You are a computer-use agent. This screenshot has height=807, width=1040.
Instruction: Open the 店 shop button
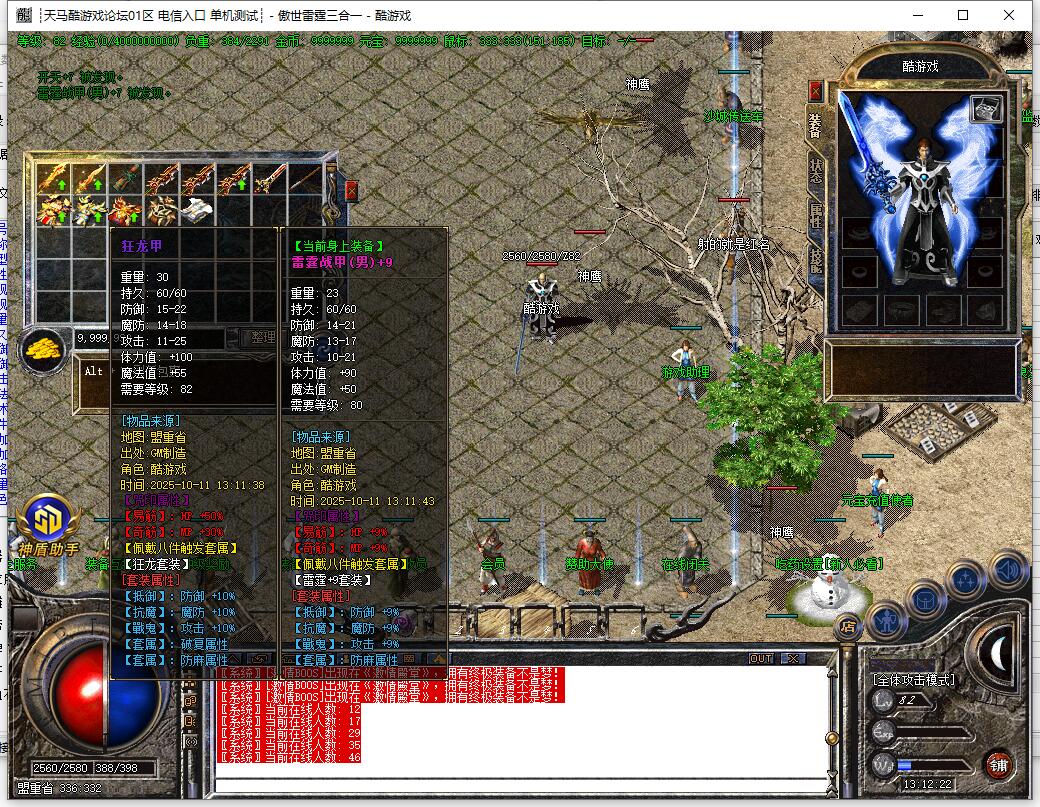(848, 628)
